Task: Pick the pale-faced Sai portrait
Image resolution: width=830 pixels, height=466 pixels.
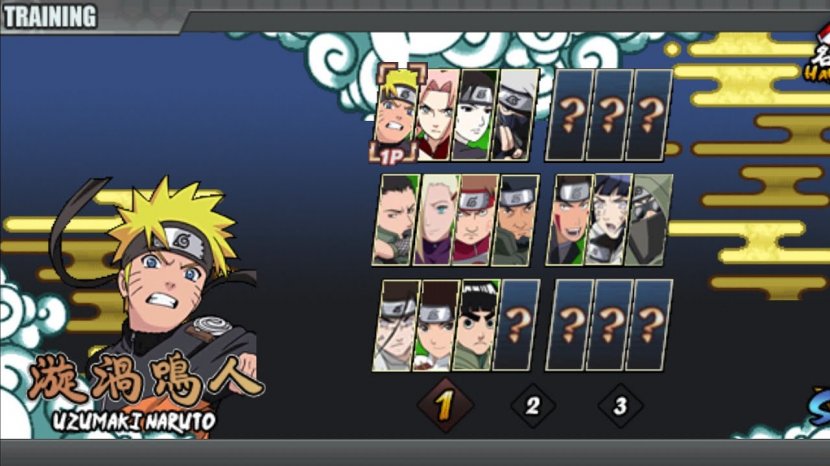Action: [476, 114]
